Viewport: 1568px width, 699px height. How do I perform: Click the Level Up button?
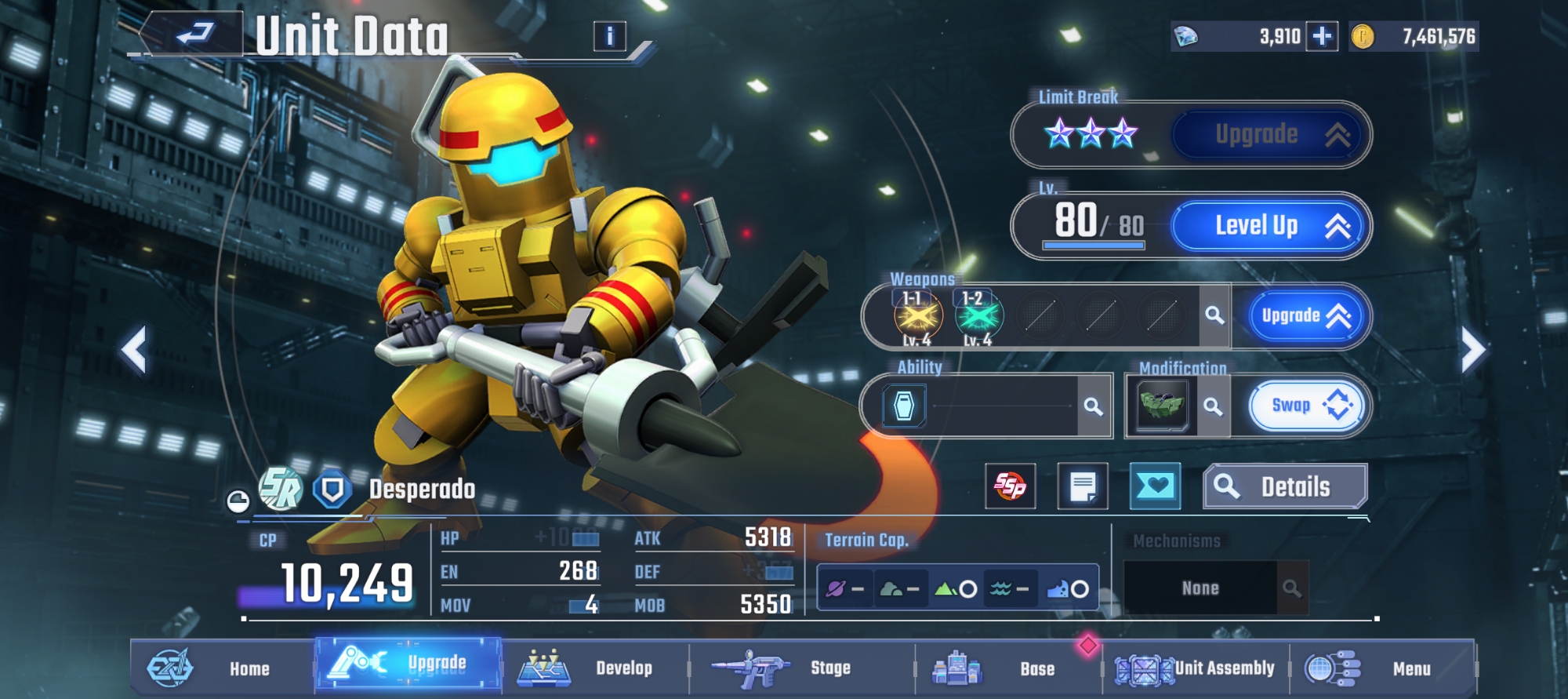(1270, 227)
